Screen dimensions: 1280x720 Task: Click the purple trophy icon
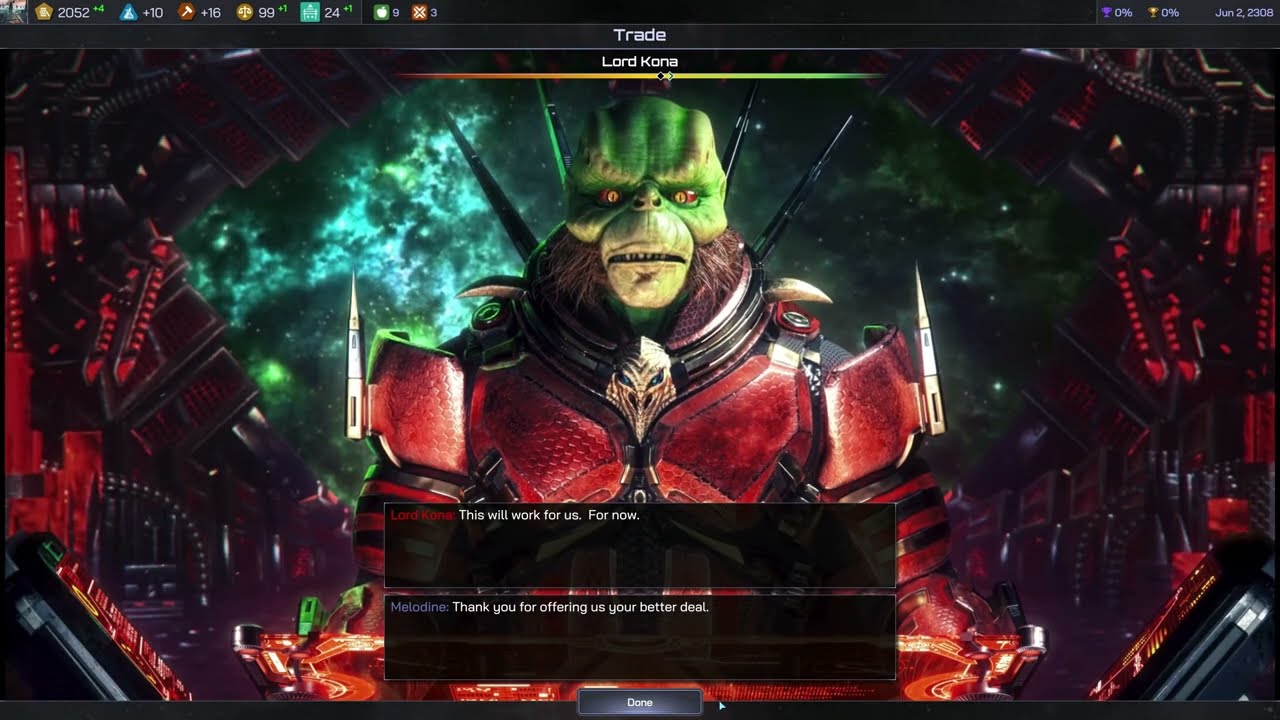pyautogui.click(x=1106, y=12)
